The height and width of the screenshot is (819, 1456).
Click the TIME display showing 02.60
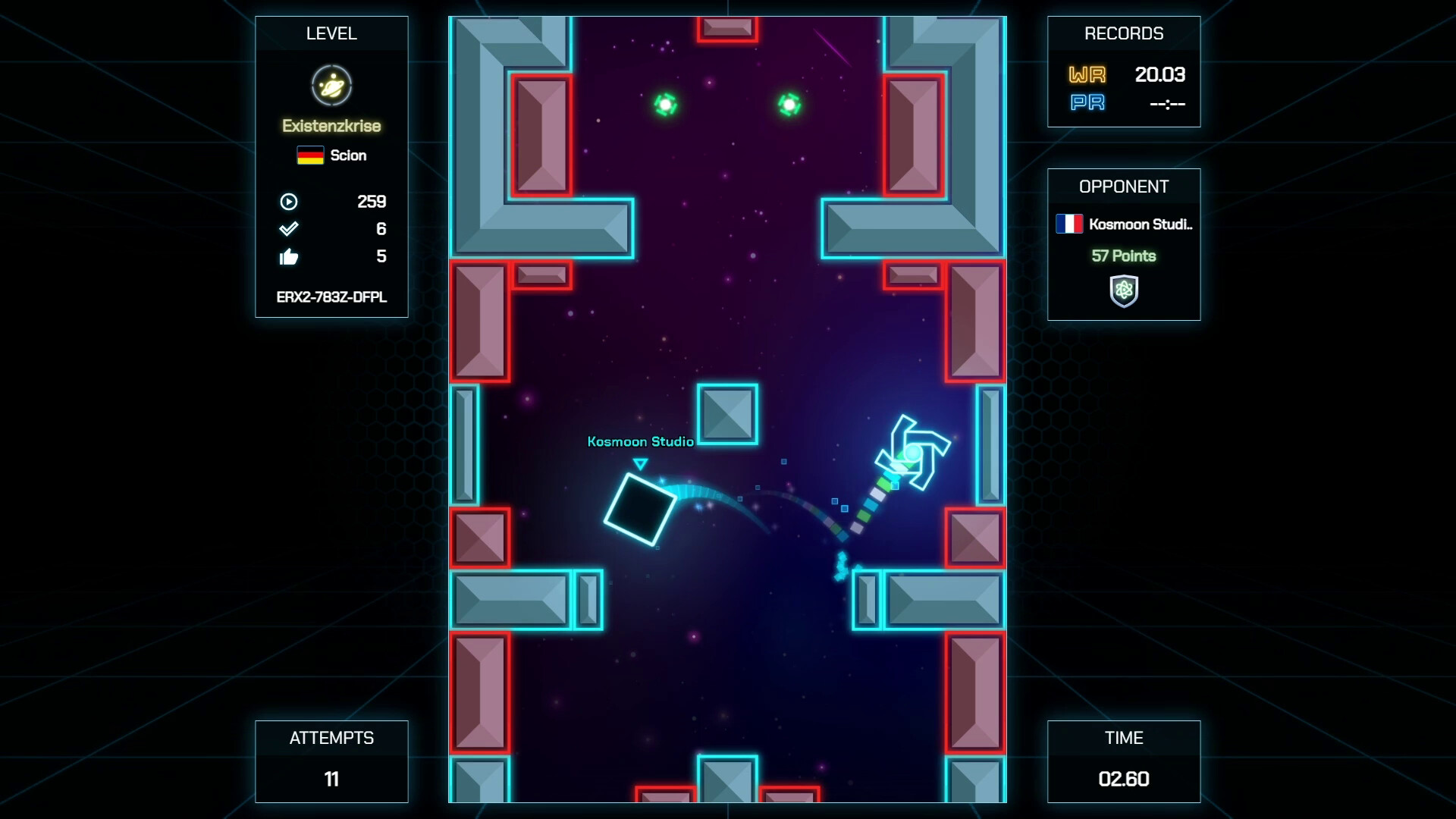coord(1124,779)
